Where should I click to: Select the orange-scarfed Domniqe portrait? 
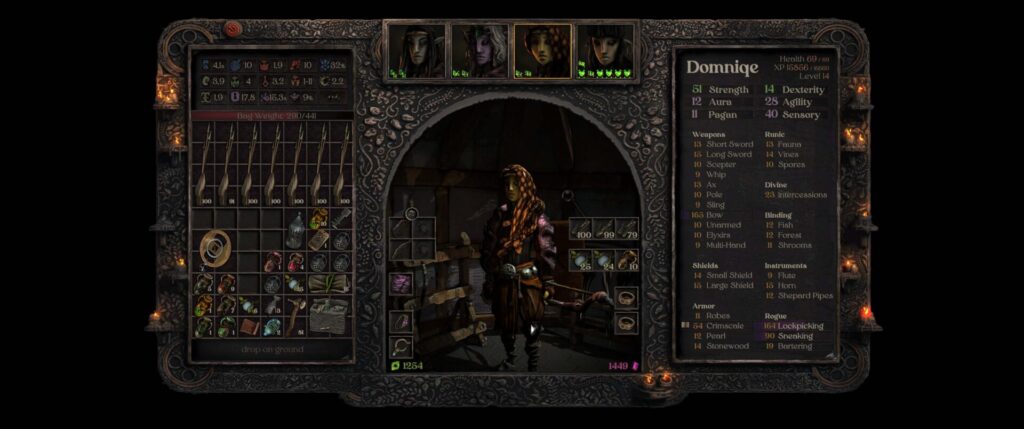tap(542, 50)
